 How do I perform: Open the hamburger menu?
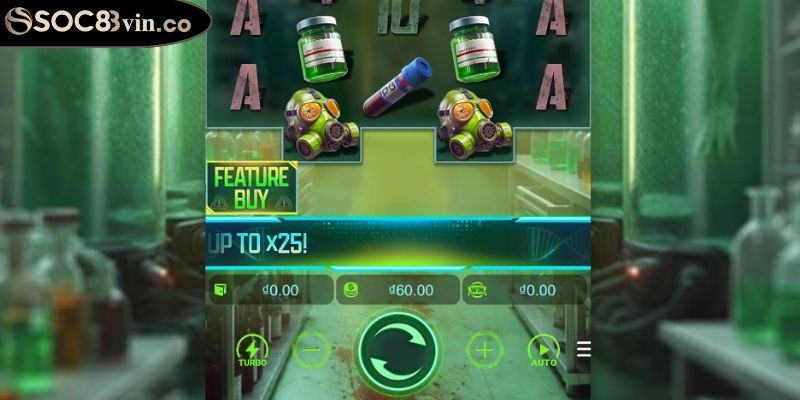584,350
